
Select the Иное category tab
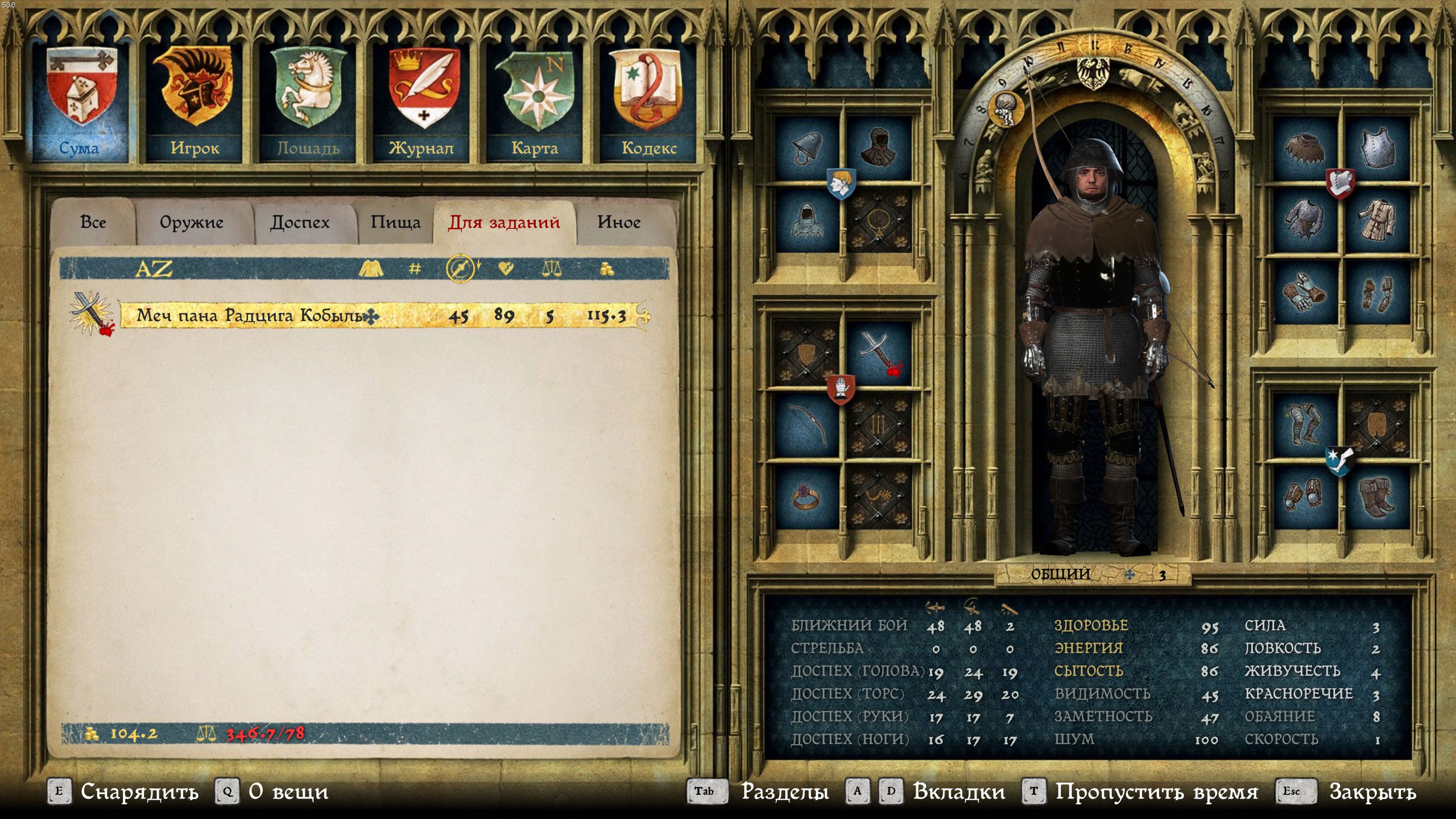(619, 222)
